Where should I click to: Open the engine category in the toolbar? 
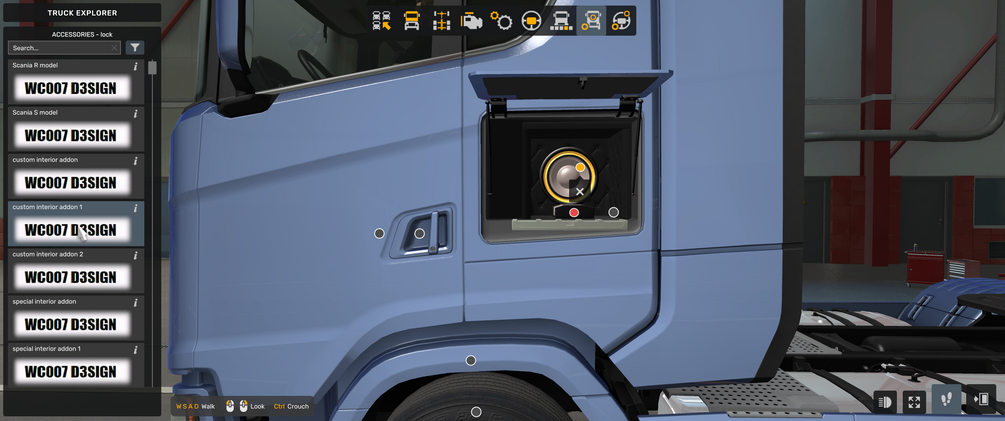471,21
